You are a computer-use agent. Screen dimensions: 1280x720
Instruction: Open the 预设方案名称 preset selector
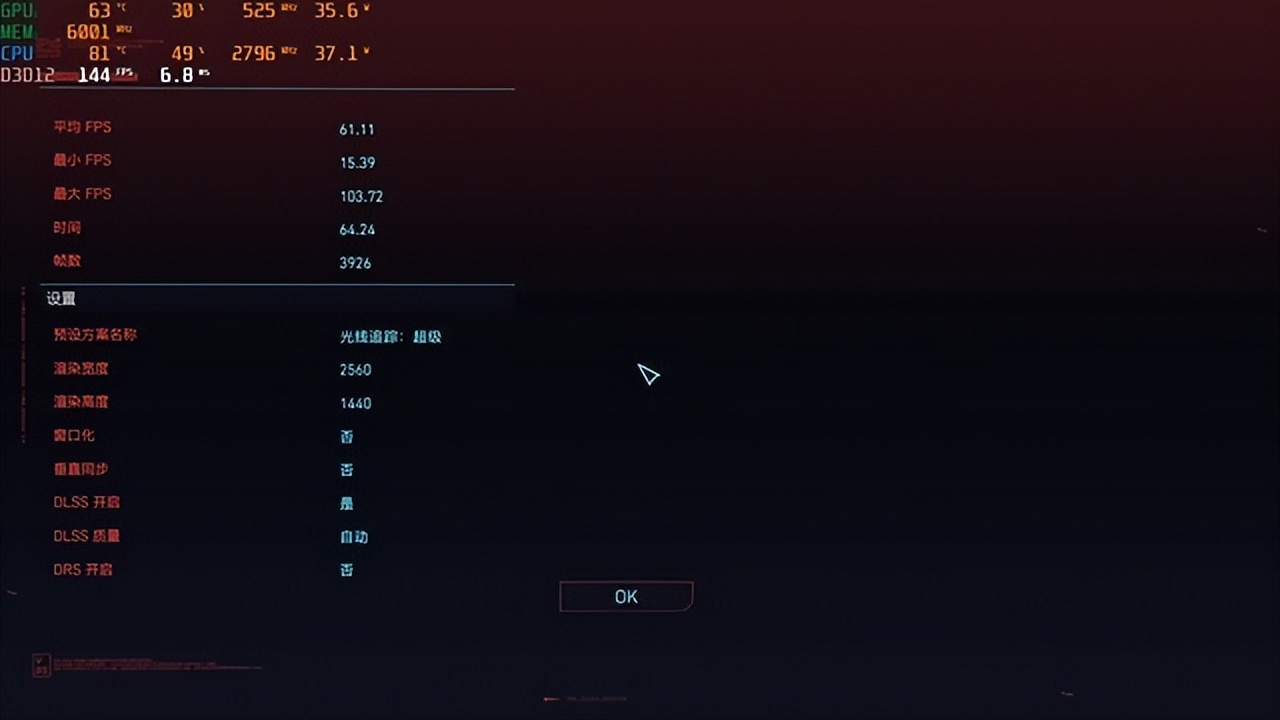[389, 336]
